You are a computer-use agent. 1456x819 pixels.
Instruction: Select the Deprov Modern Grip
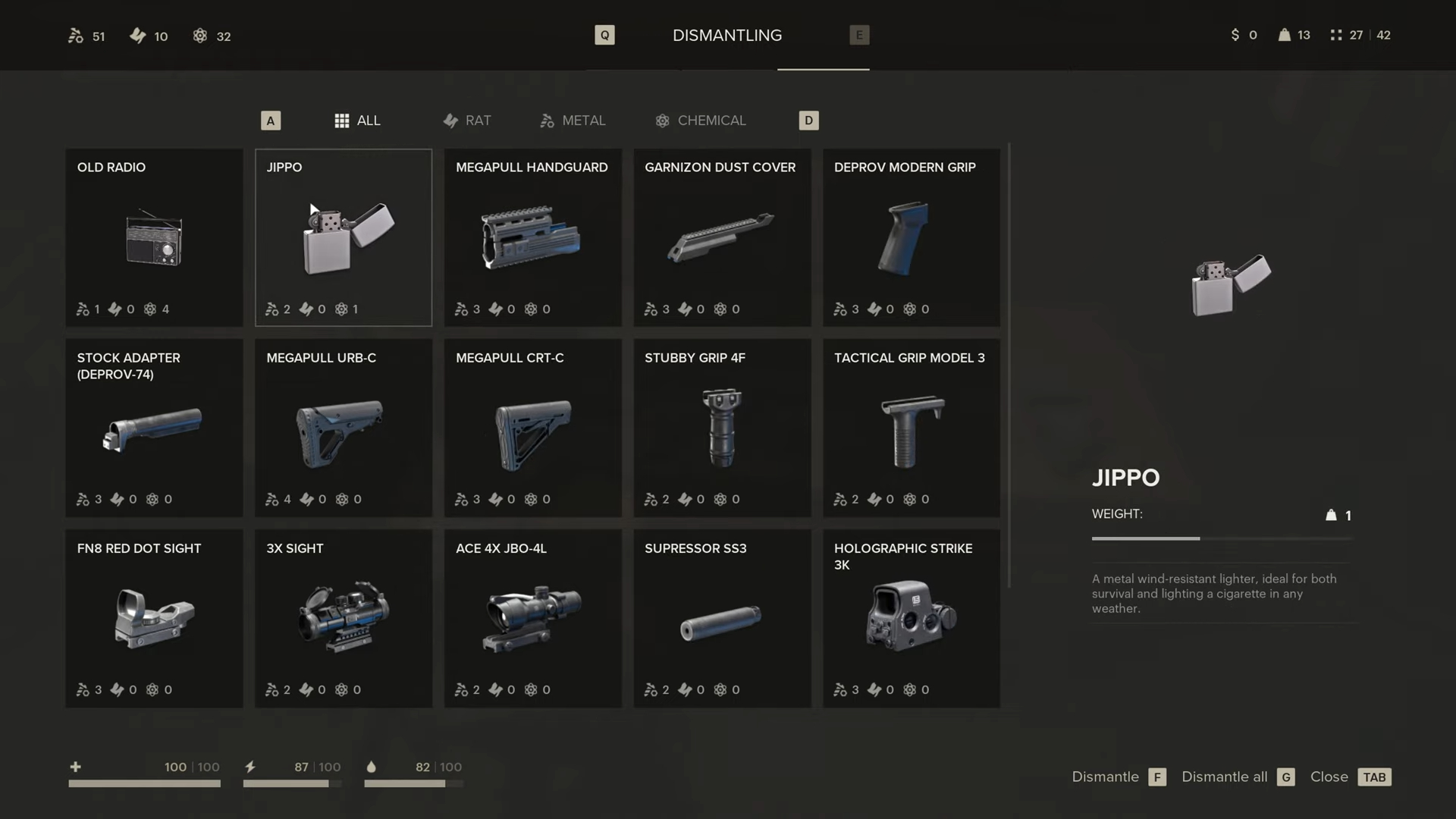point(911,238)
